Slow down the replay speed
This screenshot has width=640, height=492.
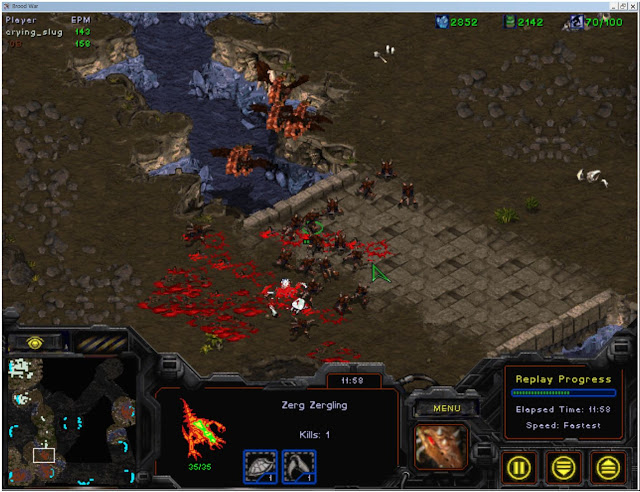(x=564, y=466)
